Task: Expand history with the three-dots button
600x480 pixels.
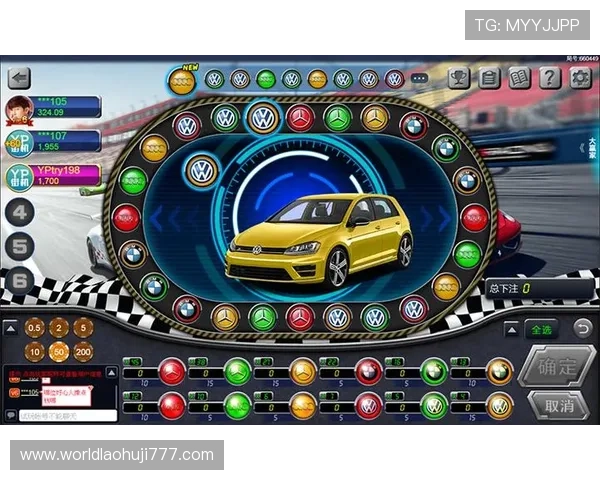Action: [x=419, y=78]
